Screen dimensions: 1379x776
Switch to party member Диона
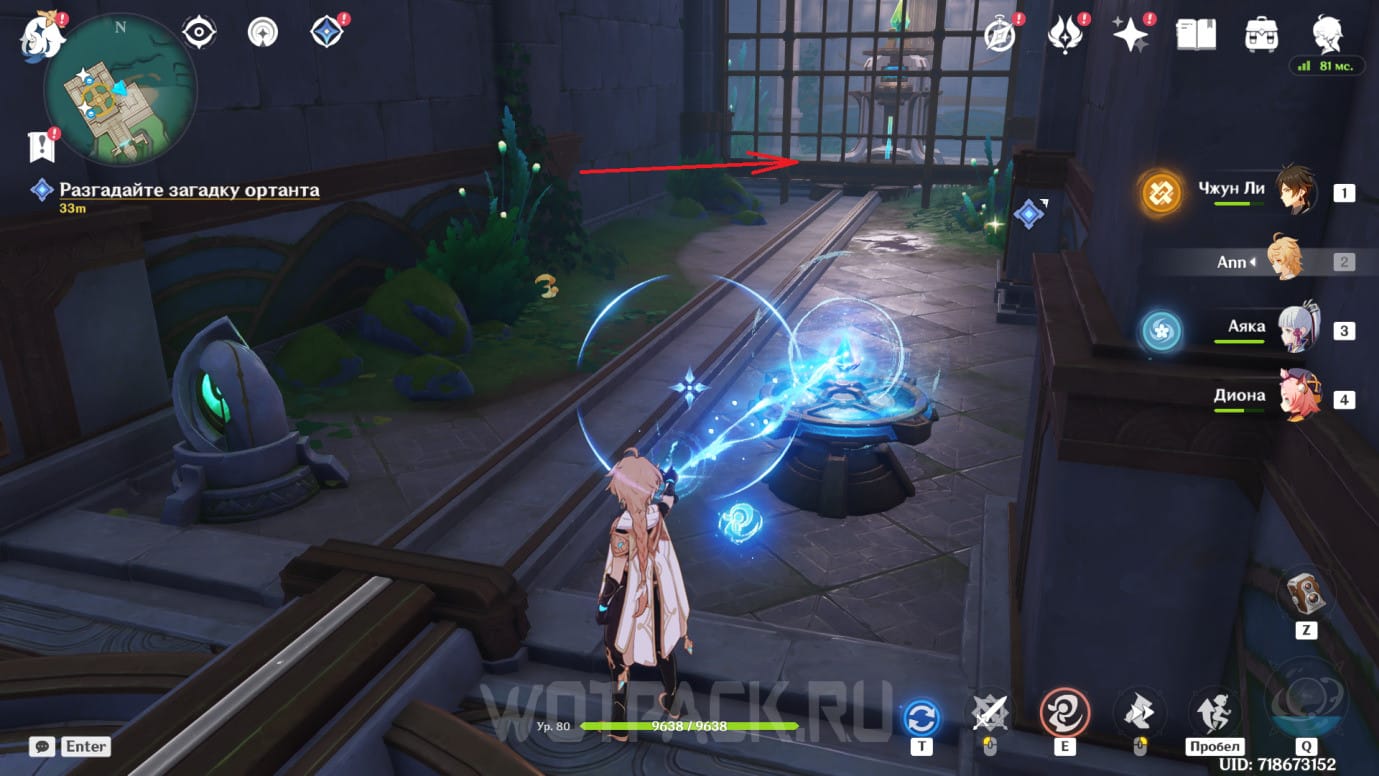(1298, 398)
